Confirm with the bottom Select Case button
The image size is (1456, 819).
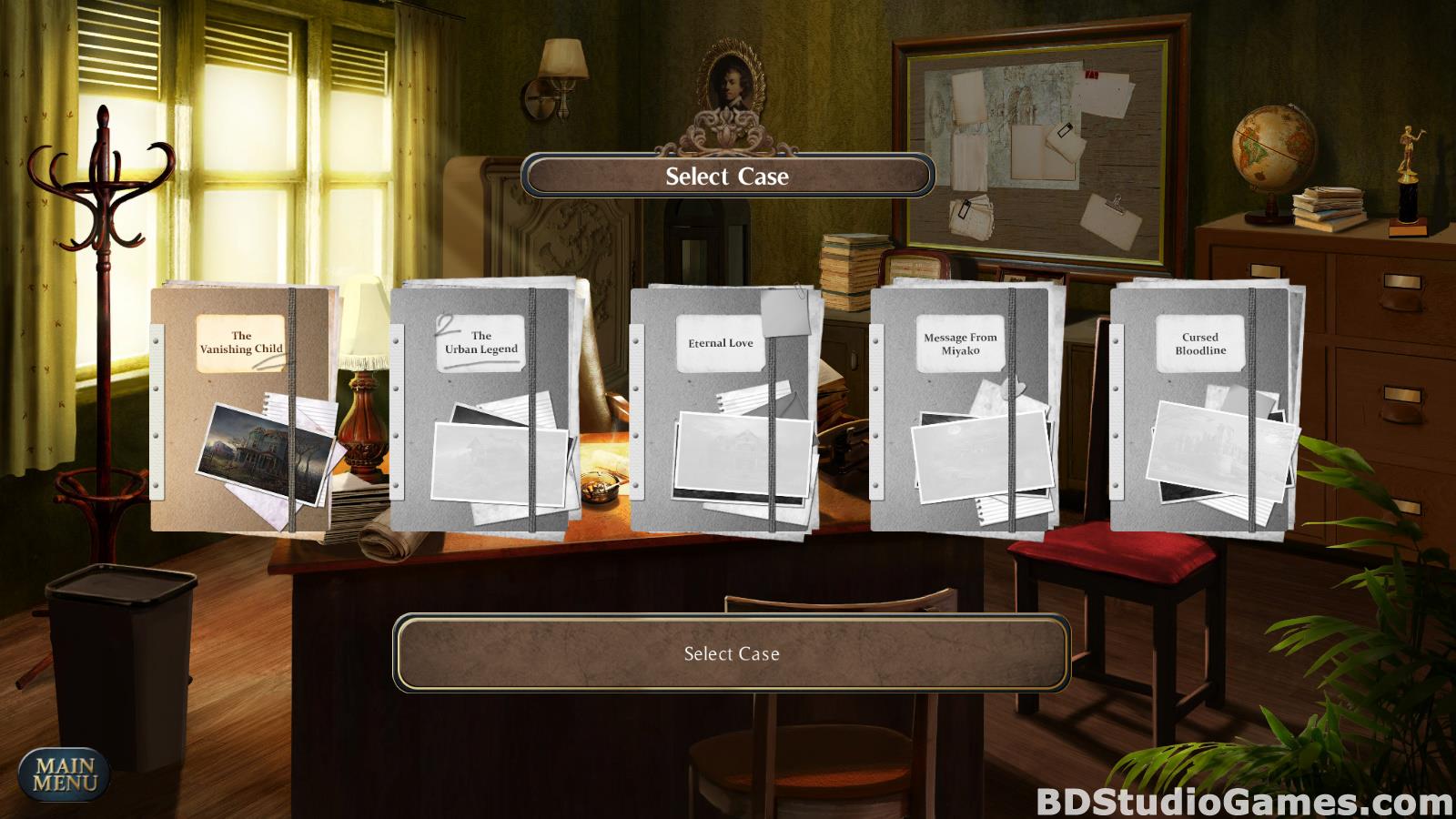click(732, 653)
